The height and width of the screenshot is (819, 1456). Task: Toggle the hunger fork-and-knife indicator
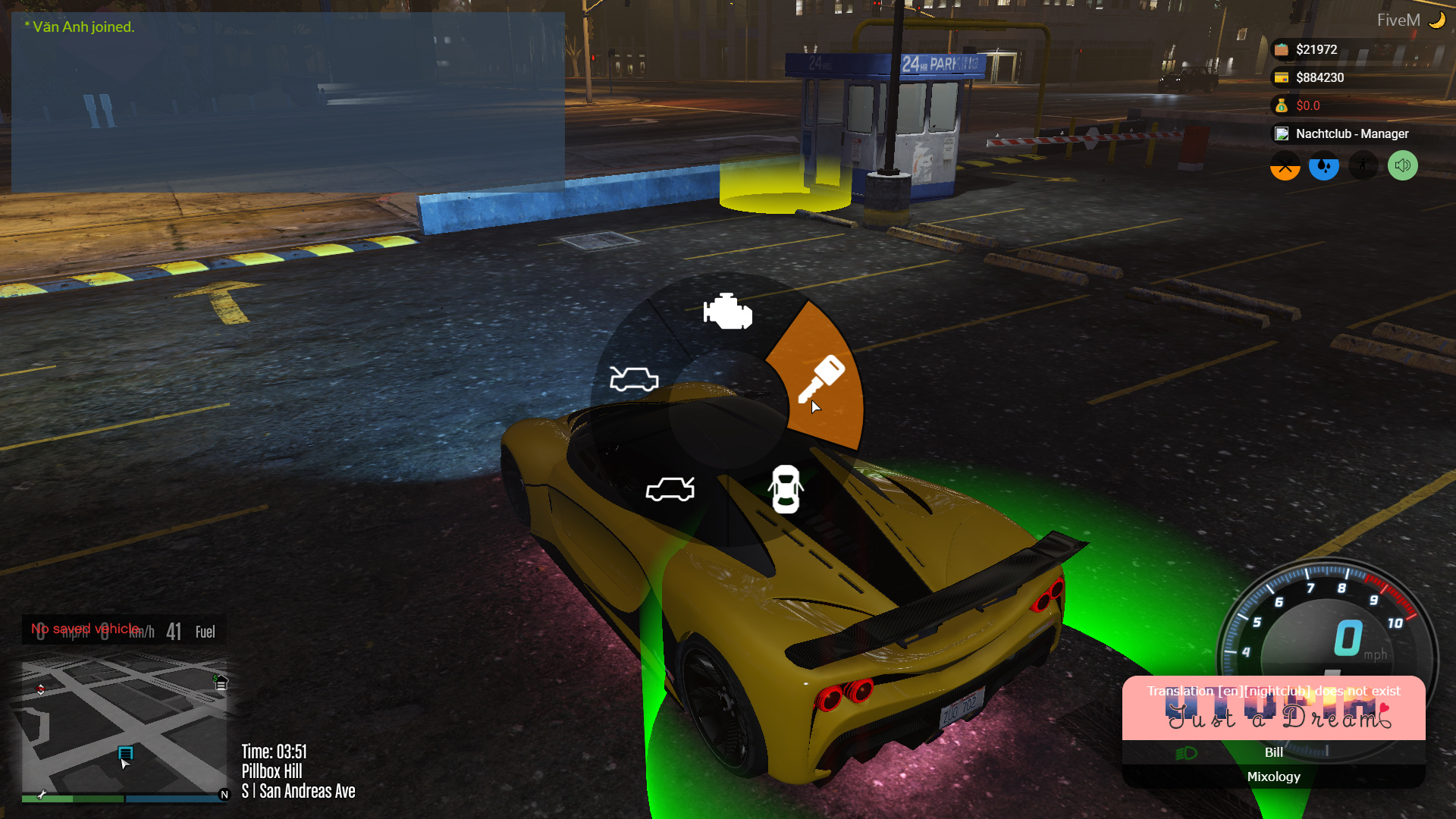pos(1284,165)
